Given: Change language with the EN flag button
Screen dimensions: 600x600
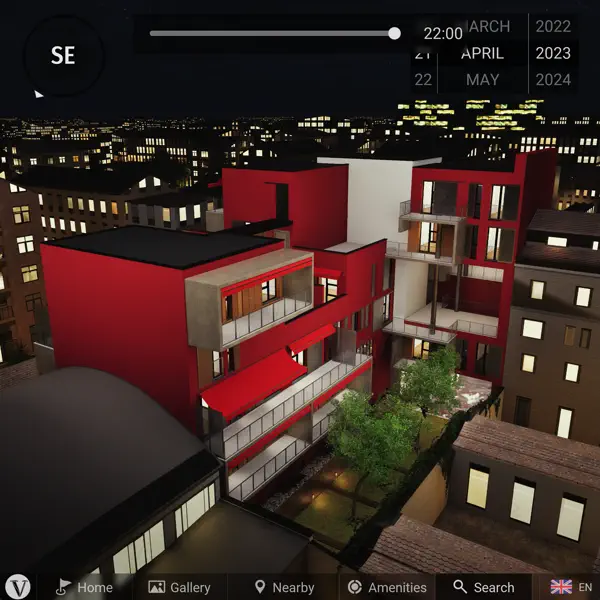Looking at the screenshot, I should click(x=572, y=587).
